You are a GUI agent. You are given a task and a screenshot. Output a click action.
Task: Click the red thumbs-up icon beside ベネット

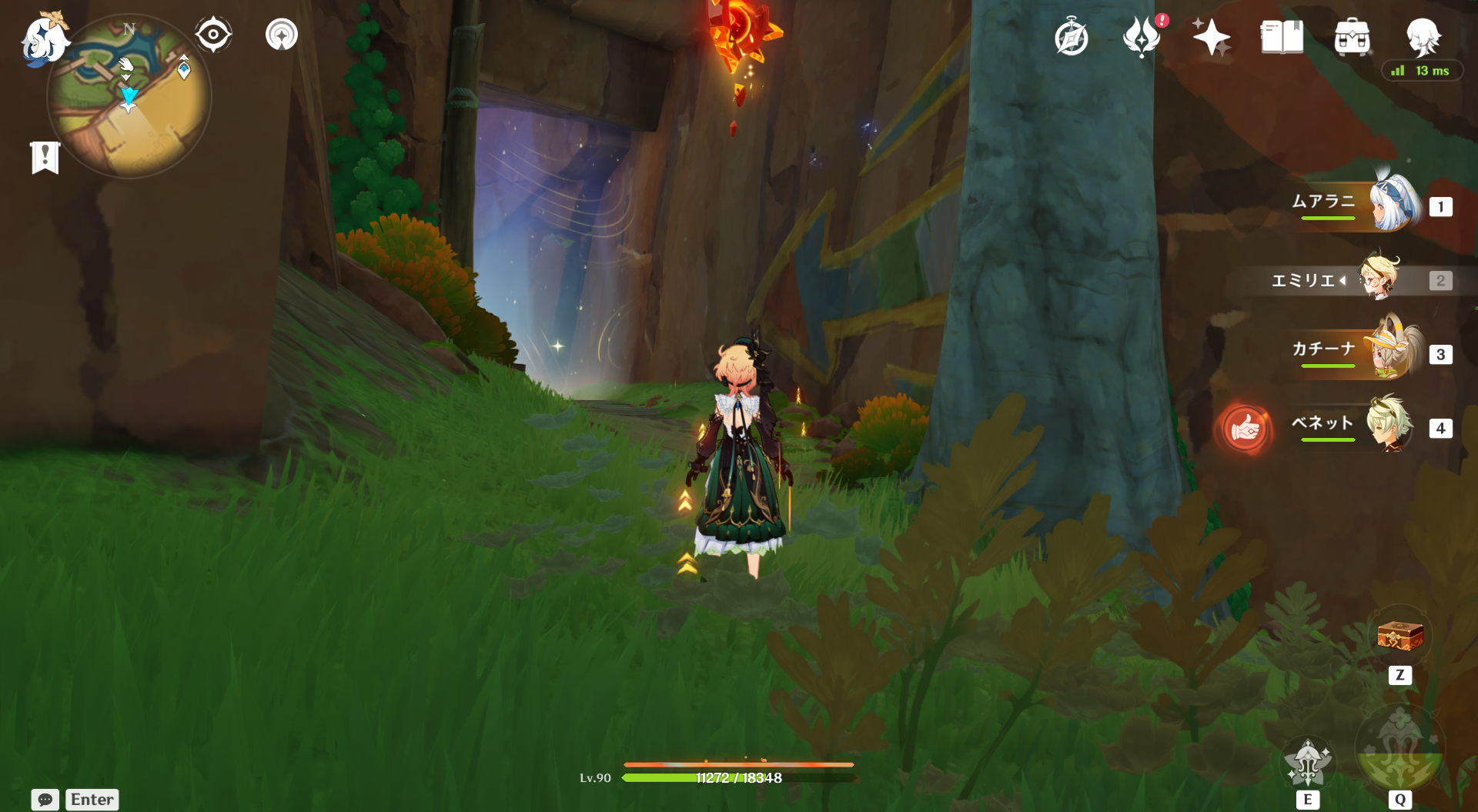1244,428
